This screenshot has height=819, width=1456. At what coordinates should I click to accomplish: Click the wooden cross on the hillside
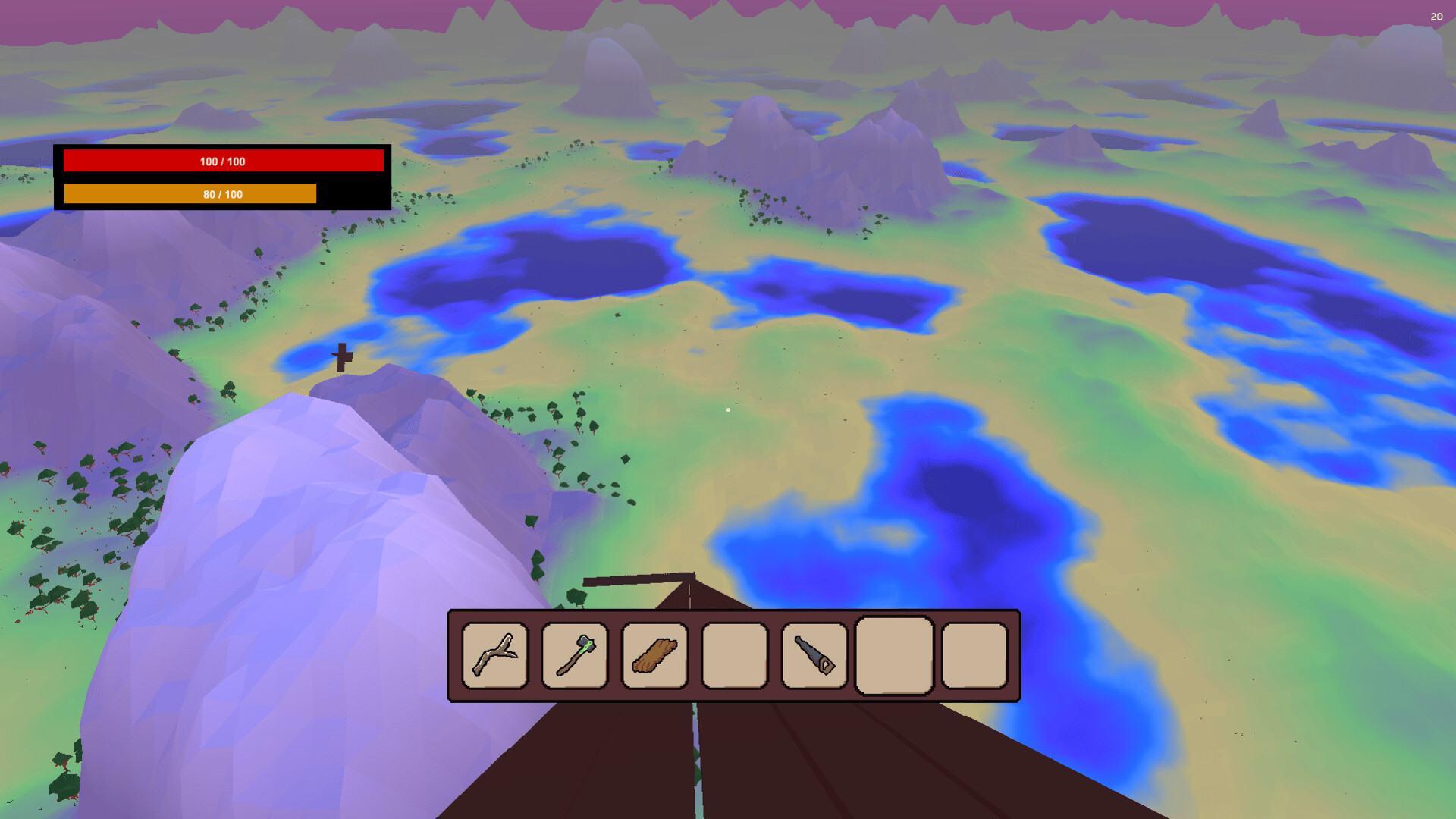click(342, 358)
